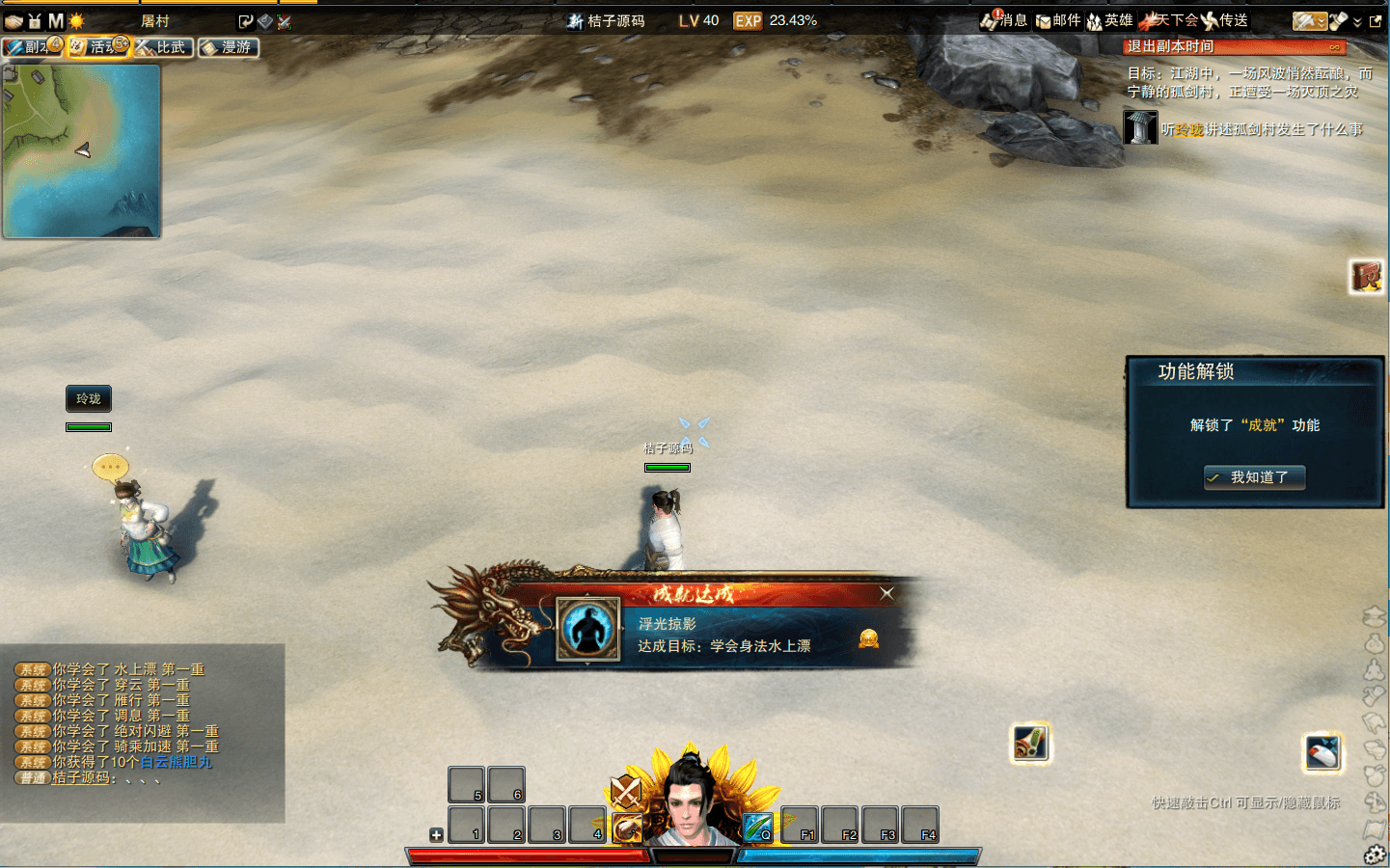
Task: Open the 漫游 roaming menu
Action: tap(229, 47)
